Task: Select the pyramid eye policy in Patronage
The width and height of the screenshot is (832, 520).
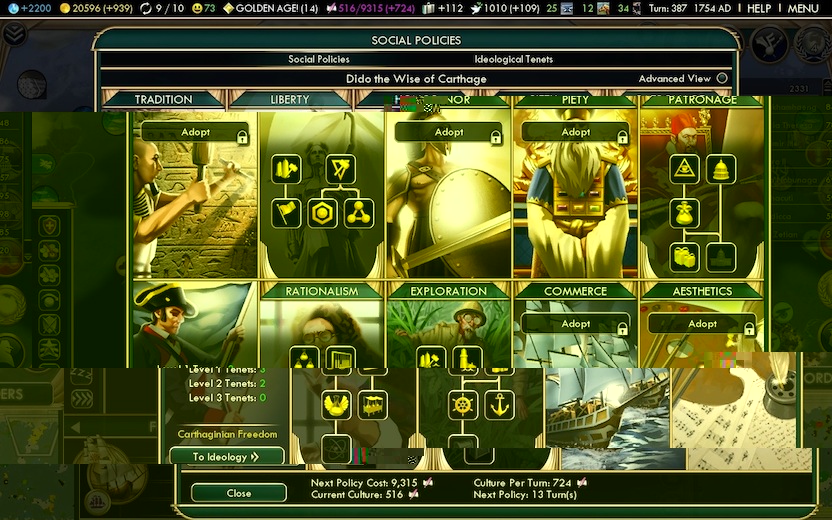Action: 685,169
